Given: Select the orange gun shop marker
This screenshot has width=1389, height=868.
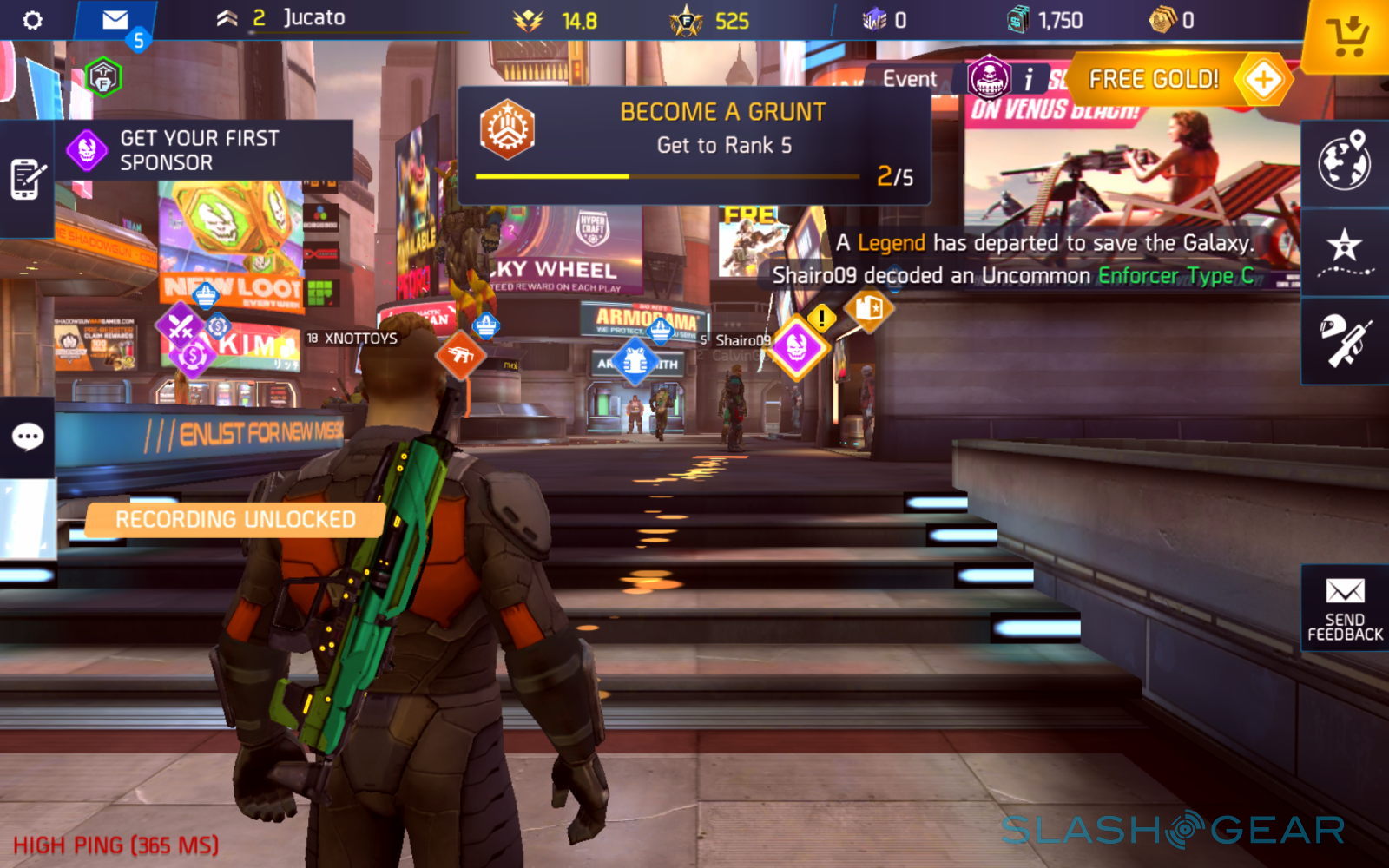Looking at the screenshot, I should point(459,354).
